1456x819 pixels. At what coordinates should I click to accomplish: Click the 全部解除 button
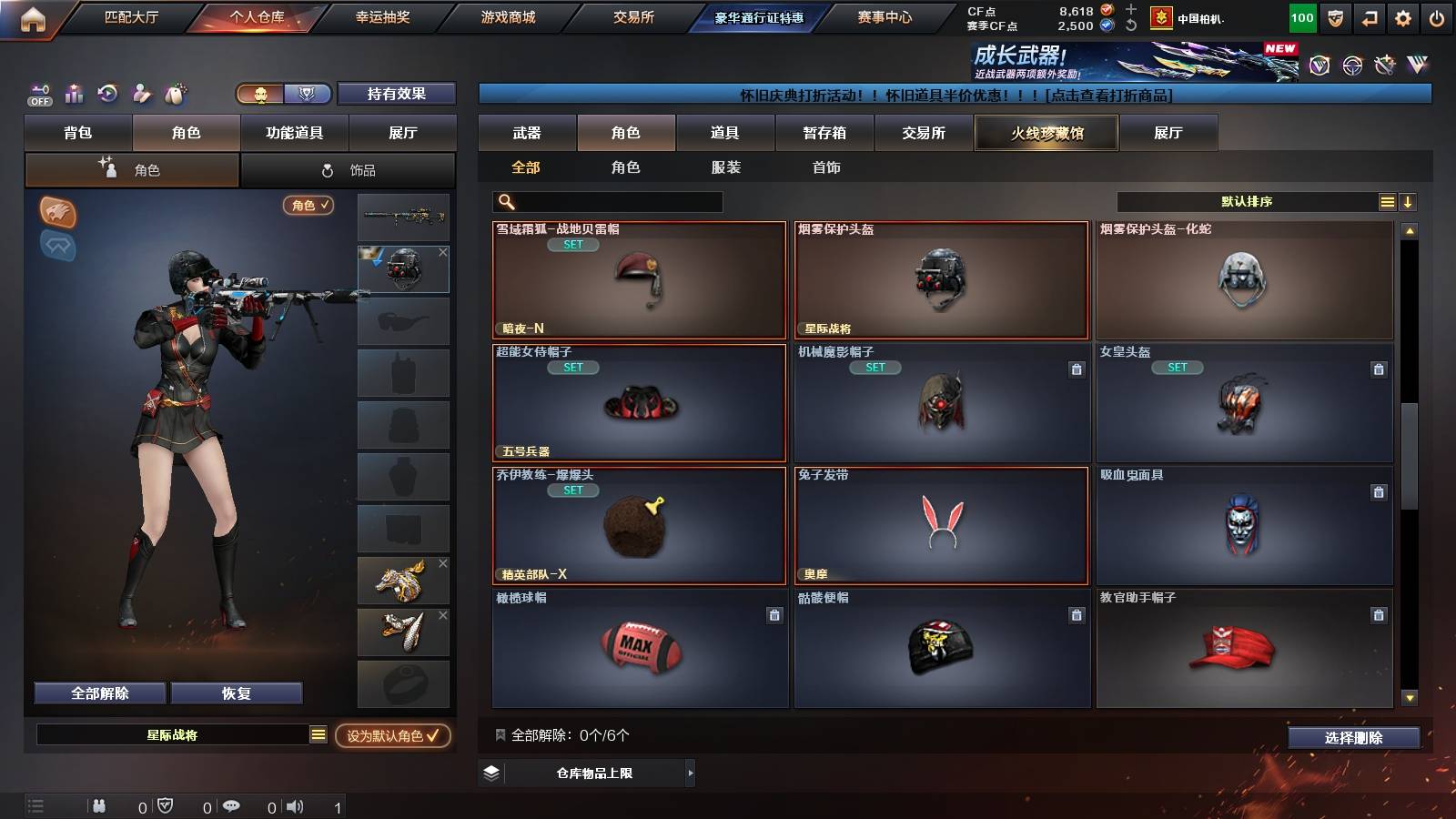coord(98,693)
